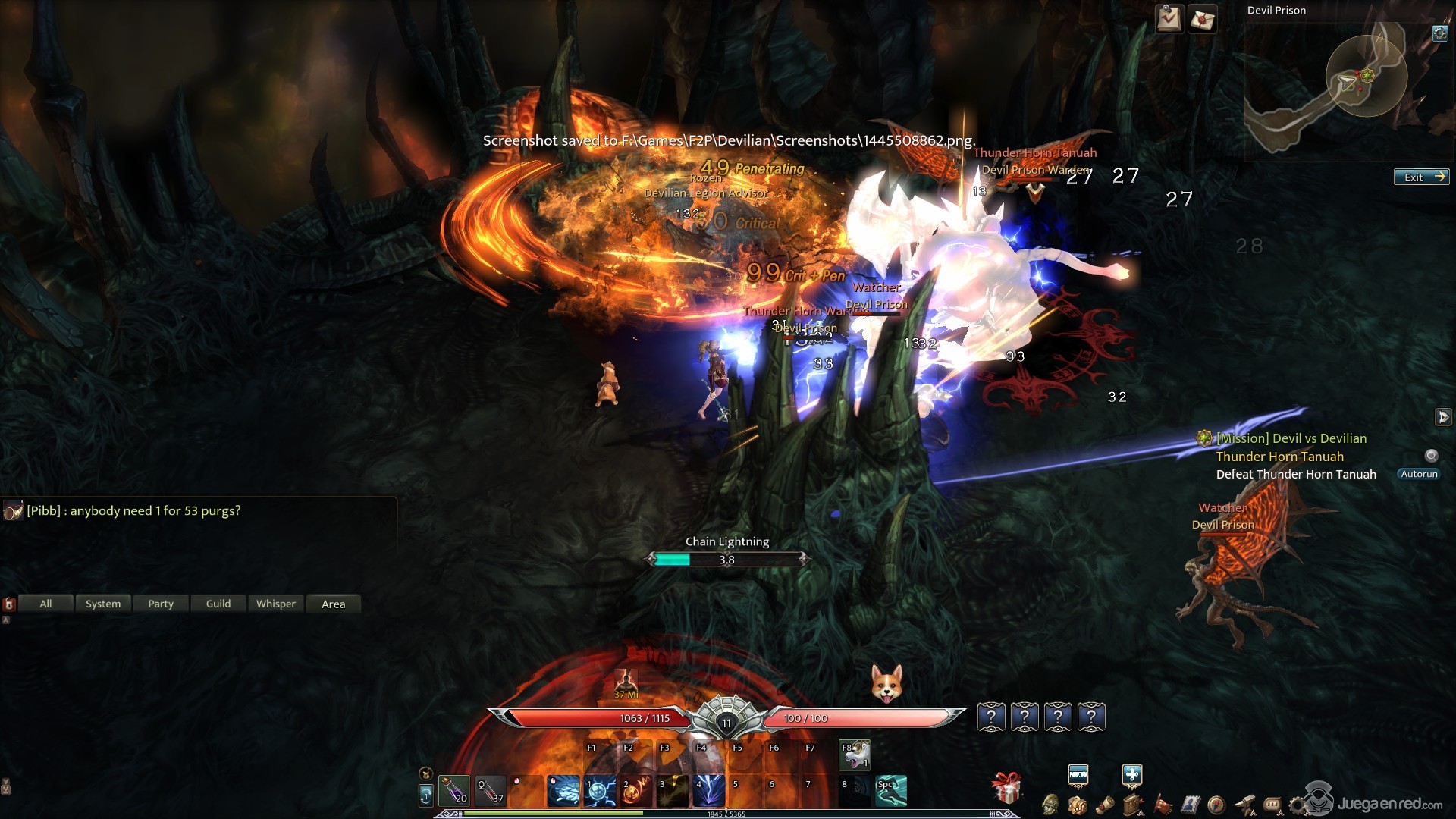Open the minimap settings gear
1456x819 pixels.
tap(1439, 33)
